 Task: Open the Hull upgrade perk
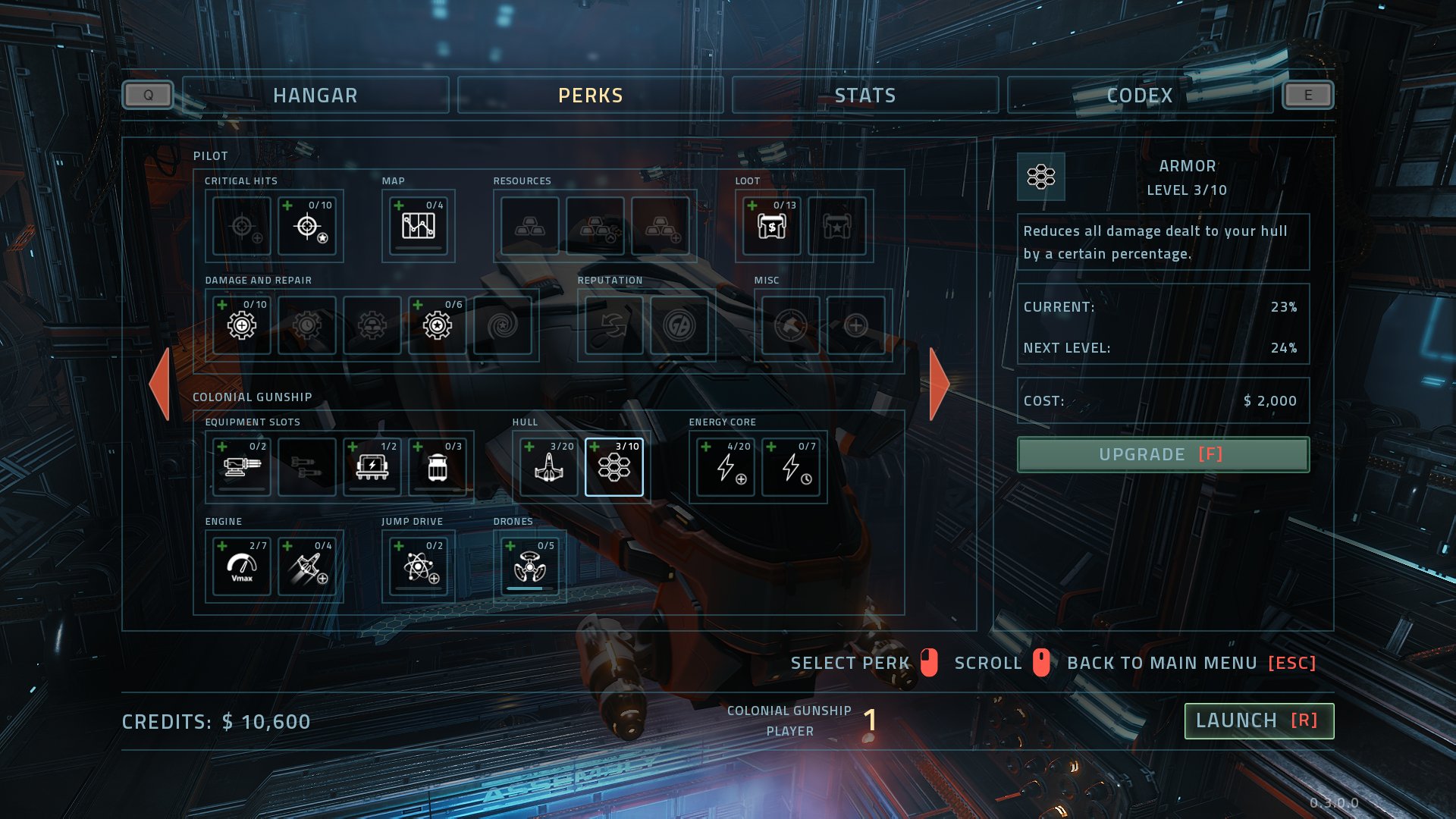coord(548,466)
